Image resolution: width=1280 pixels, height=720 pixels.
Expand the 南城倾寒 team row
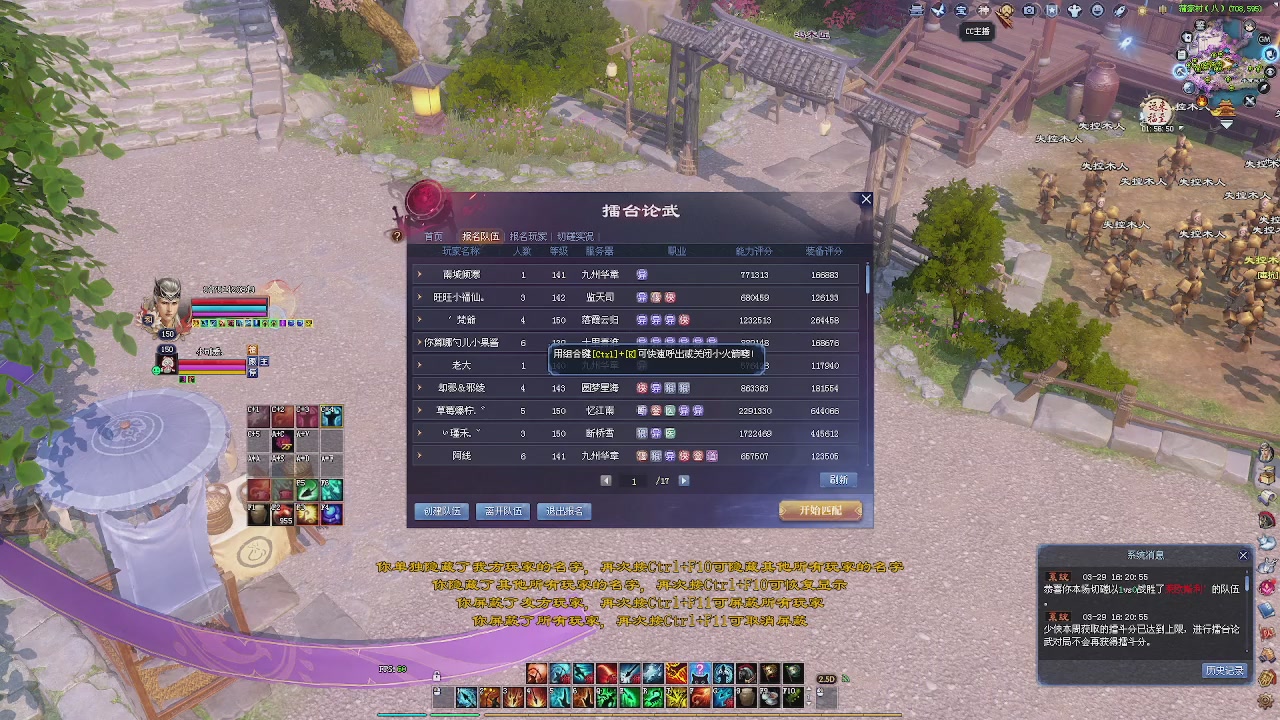419,274
